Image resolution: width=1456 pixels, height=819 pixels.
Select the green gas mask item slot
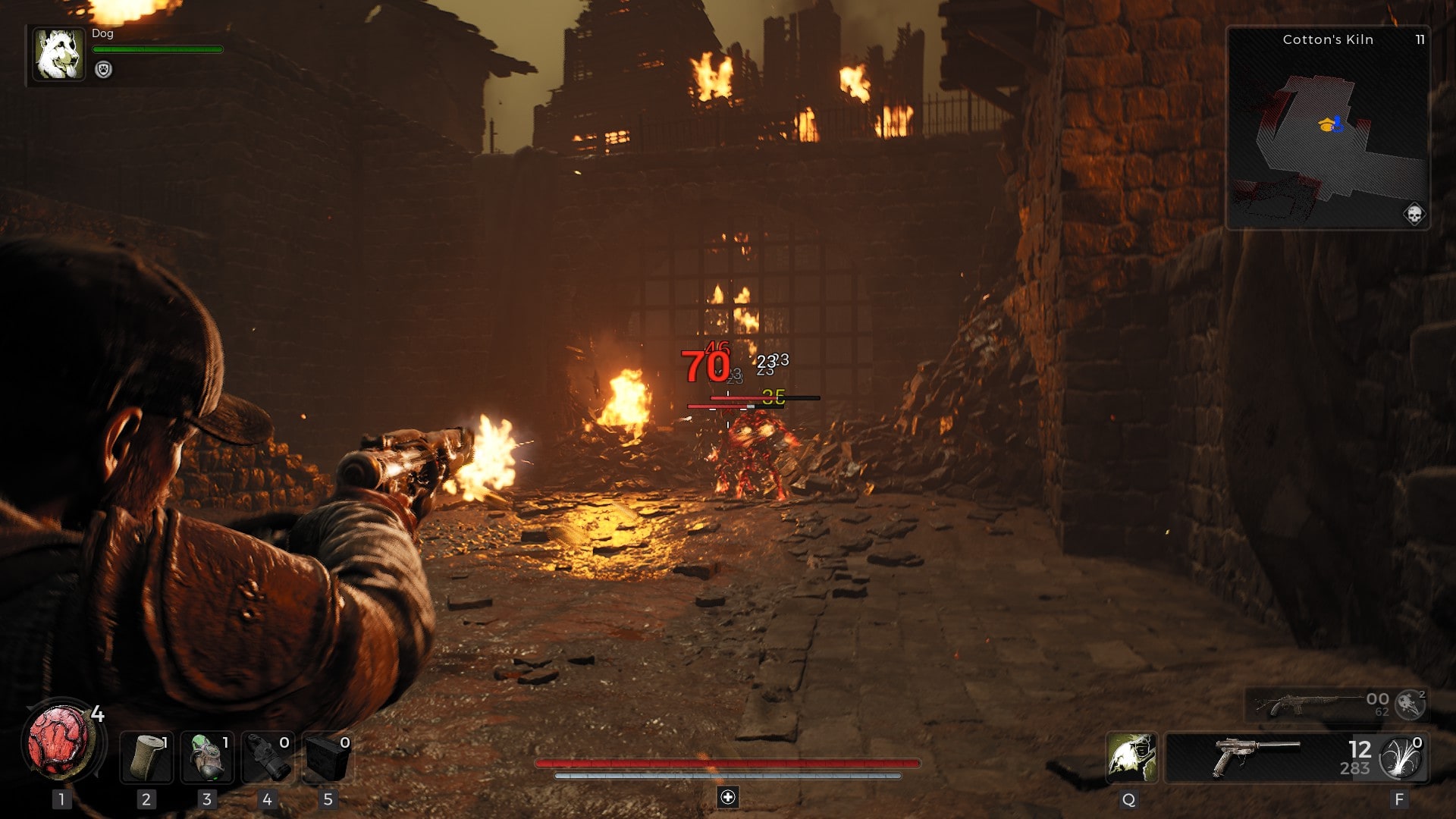pyautogui.click(x=207, y=757)
